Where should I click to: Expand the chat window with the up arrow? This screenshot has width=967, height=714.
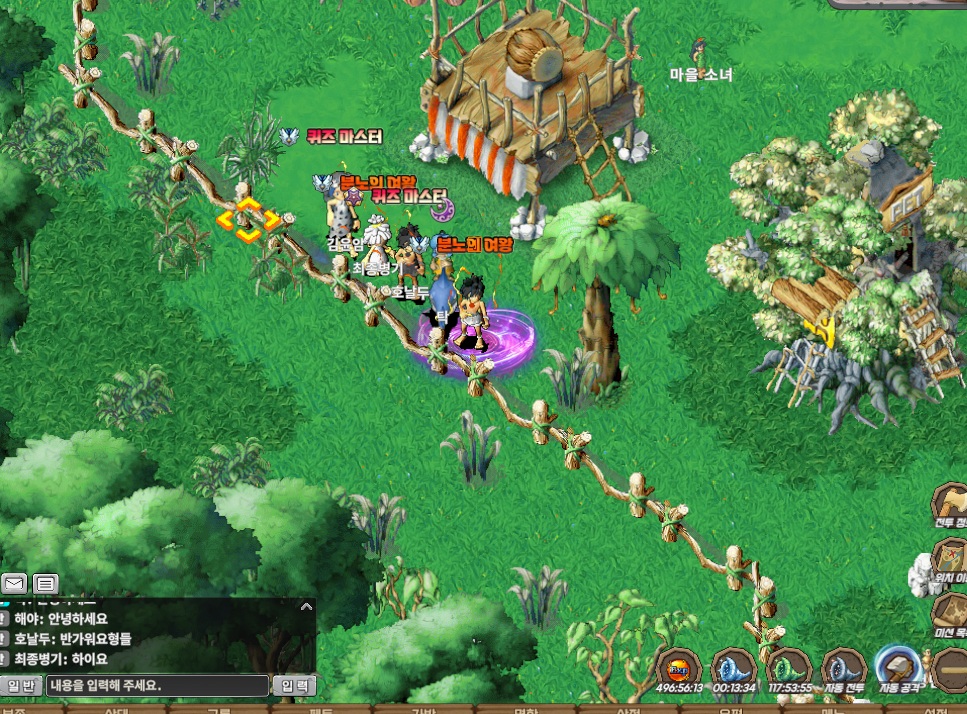(x=307, y=606)
